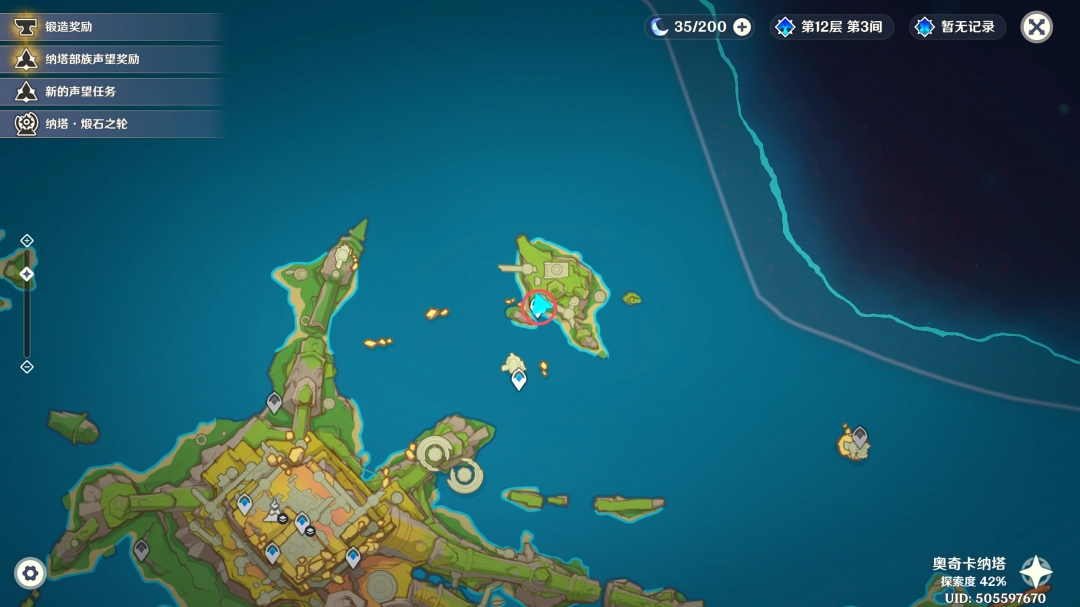Open the 第12层 第3间 Spiral Abyss indicator
The width and height of the screenshot is (1080, 607).
(x=832, y=27)
